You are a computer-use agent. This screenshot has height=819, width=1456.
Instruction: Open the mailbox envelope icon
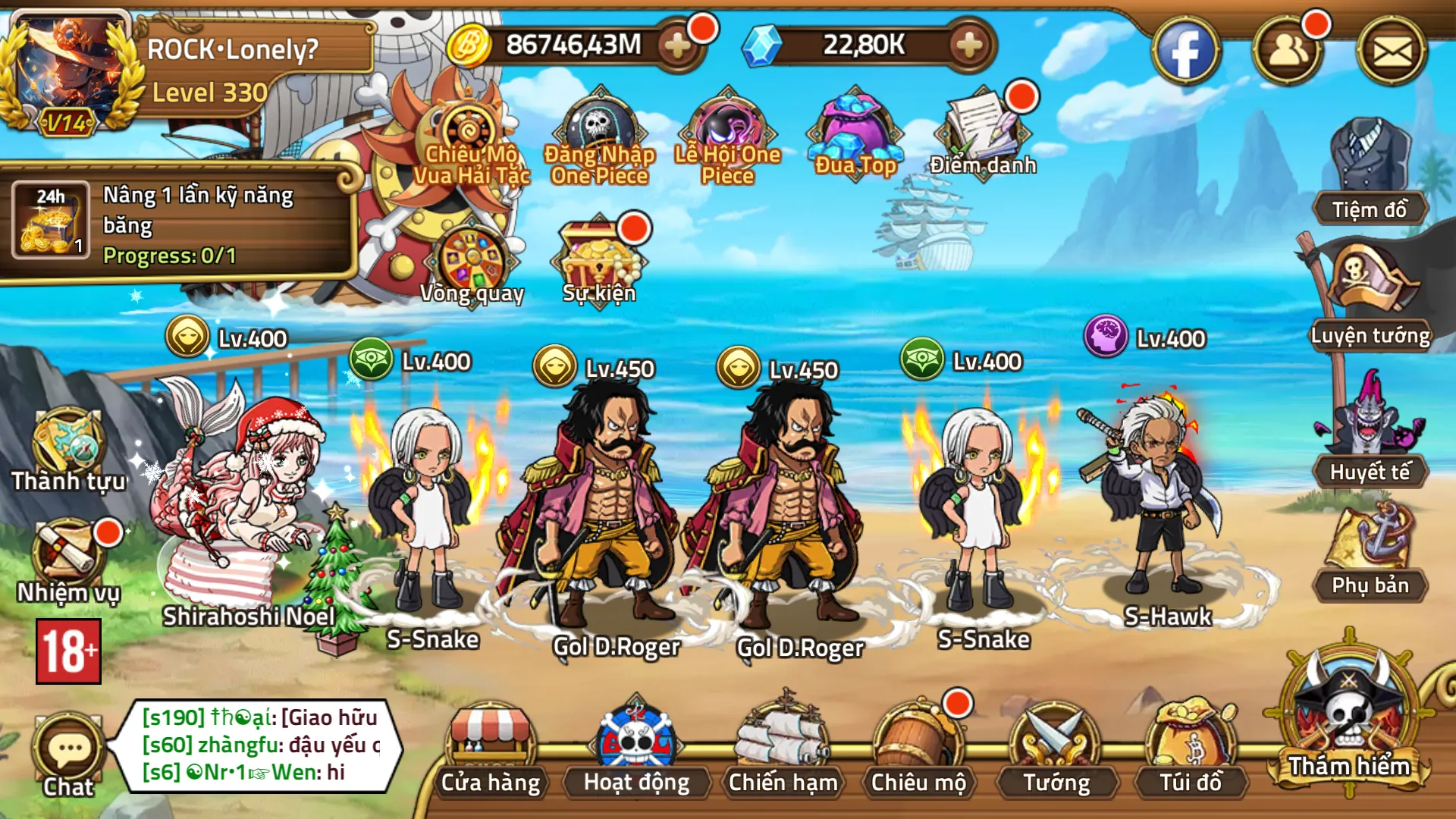[1392, 52]
